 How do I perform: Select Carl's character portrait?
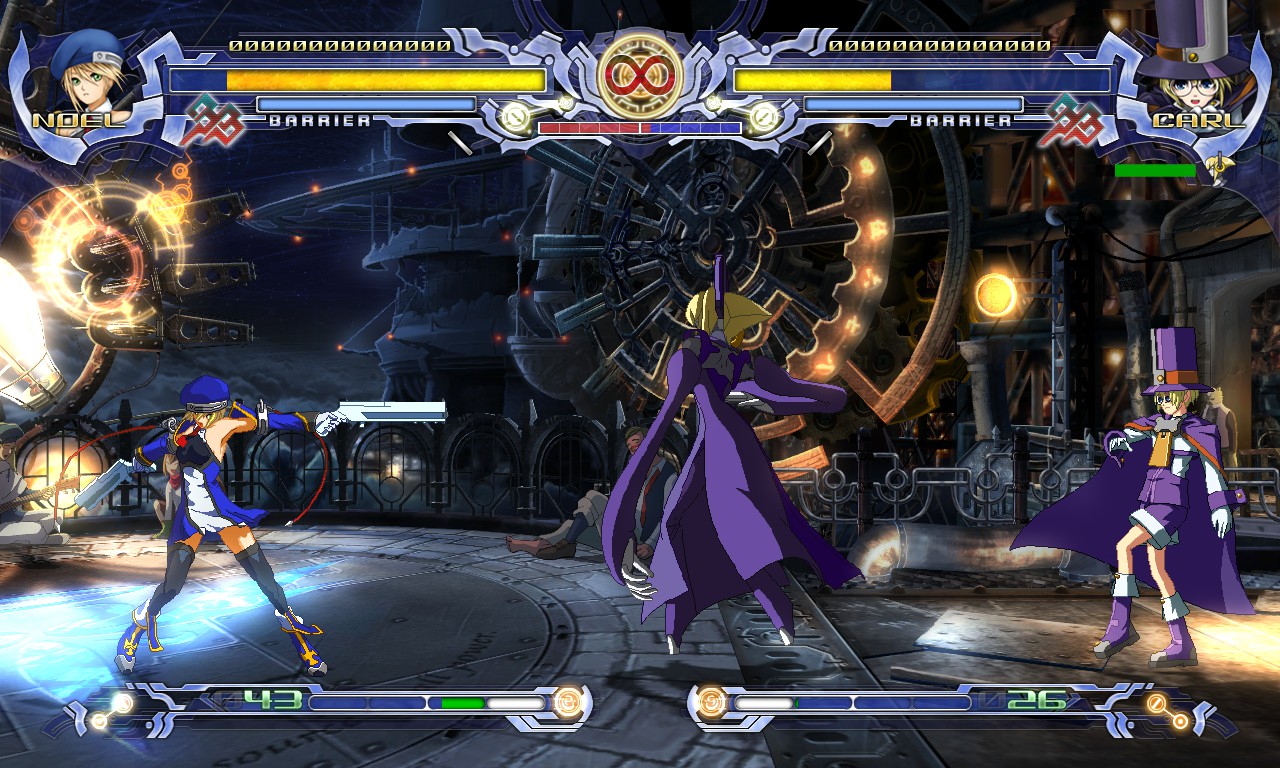click(x=1193, y=78)
